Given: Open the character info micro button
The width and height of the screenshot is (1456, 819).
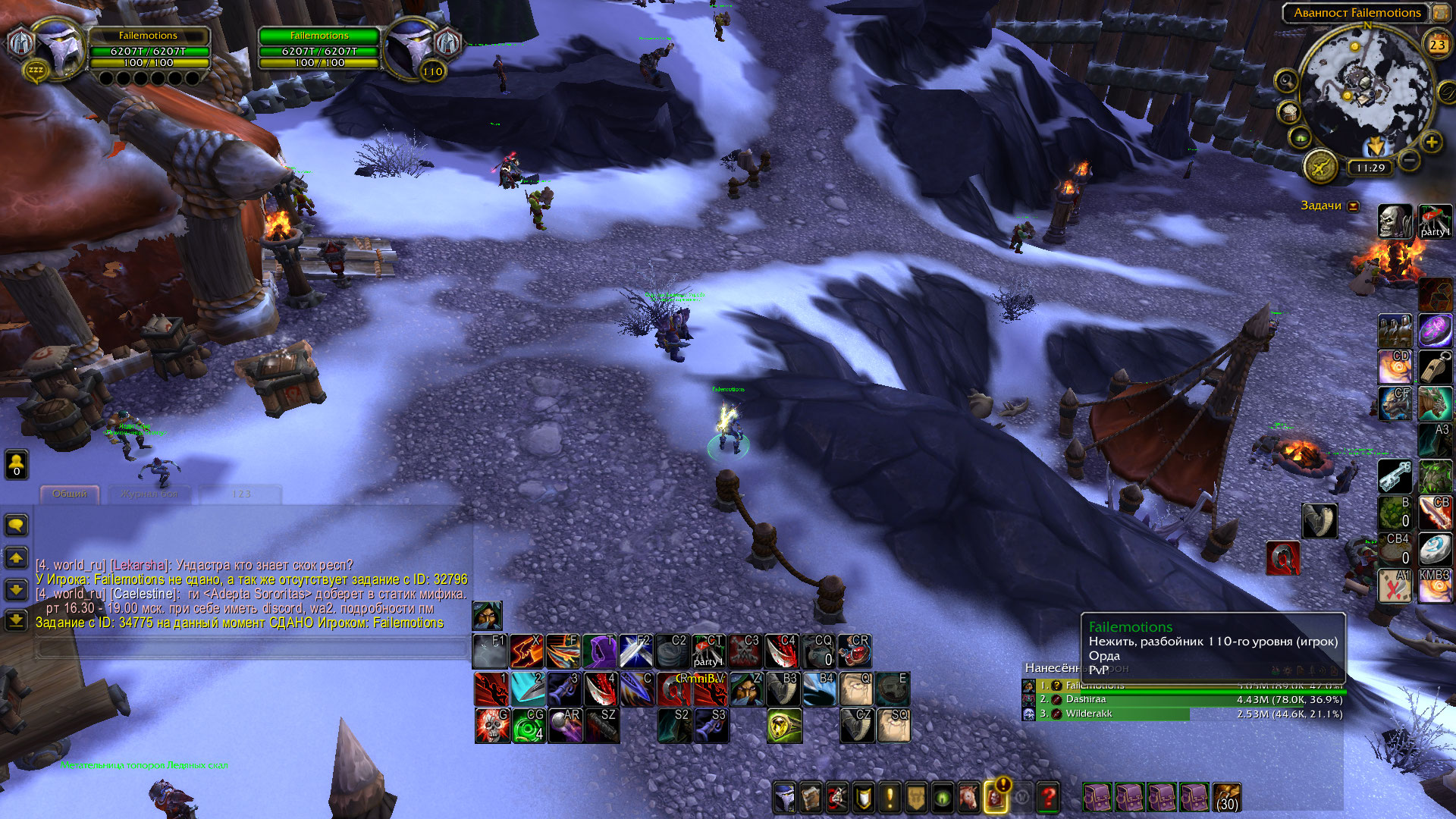Looking at the screenshot, I should click(x=785, y=798).
